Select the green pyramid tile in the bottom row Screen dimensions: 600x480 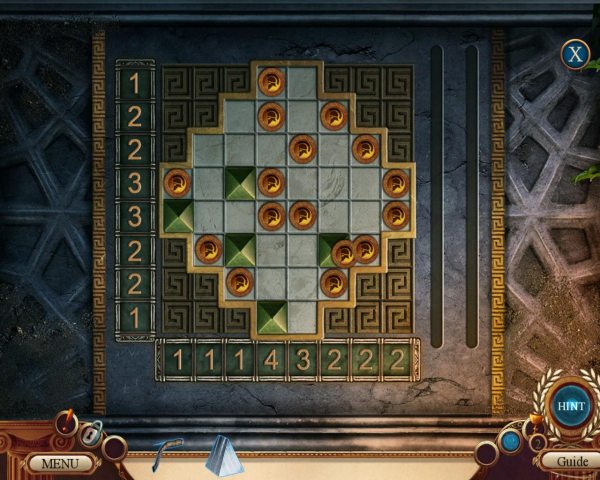point(271,316)
